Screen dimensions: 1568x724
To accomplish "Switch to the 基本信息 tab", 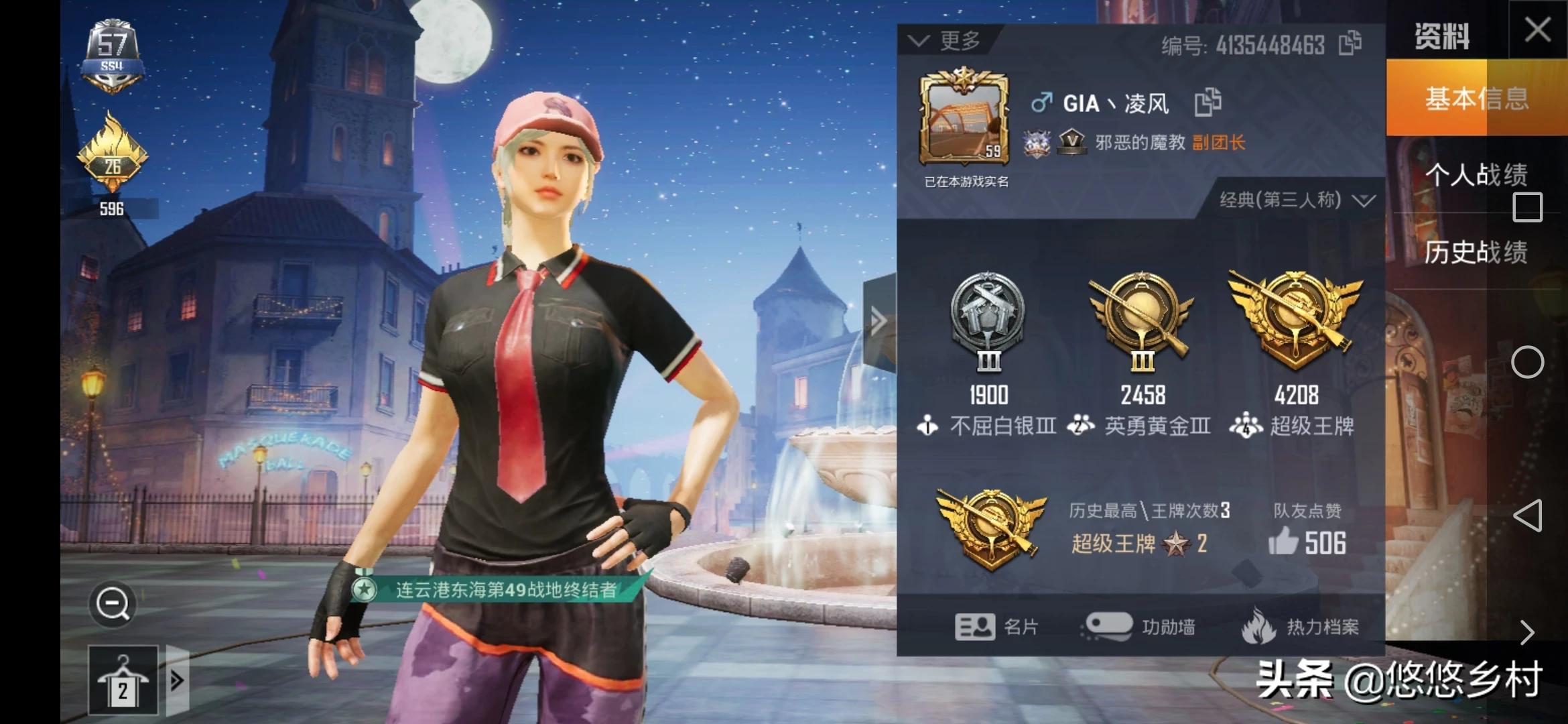I will [x=1476, y=99].
